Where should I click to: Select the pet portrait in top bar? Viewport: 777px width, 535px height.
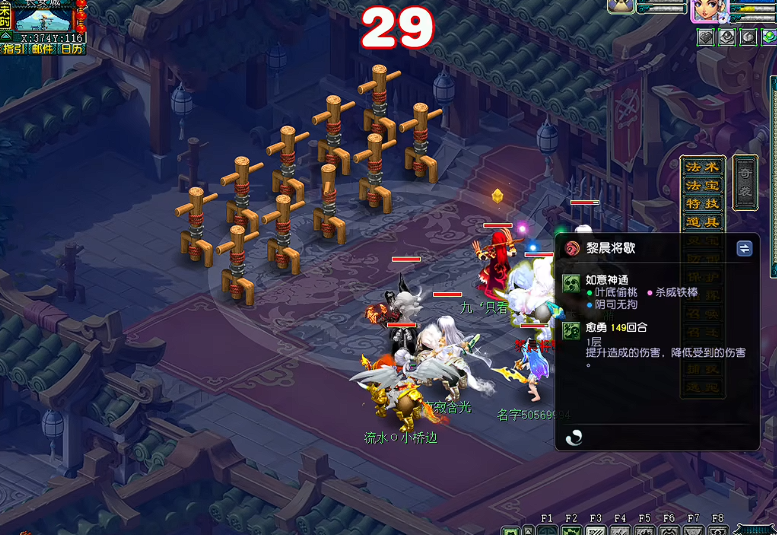(622, 7)
